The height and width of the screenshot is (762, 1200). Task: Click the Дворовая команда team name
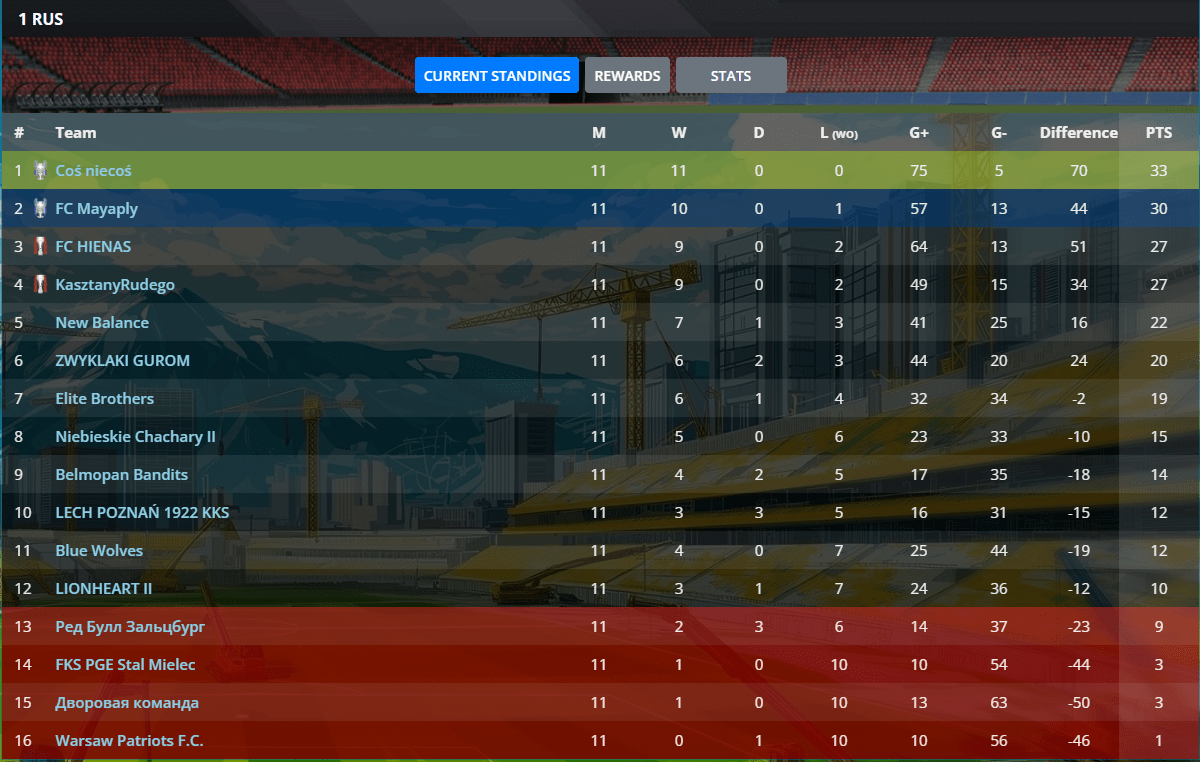coord(127,703)
